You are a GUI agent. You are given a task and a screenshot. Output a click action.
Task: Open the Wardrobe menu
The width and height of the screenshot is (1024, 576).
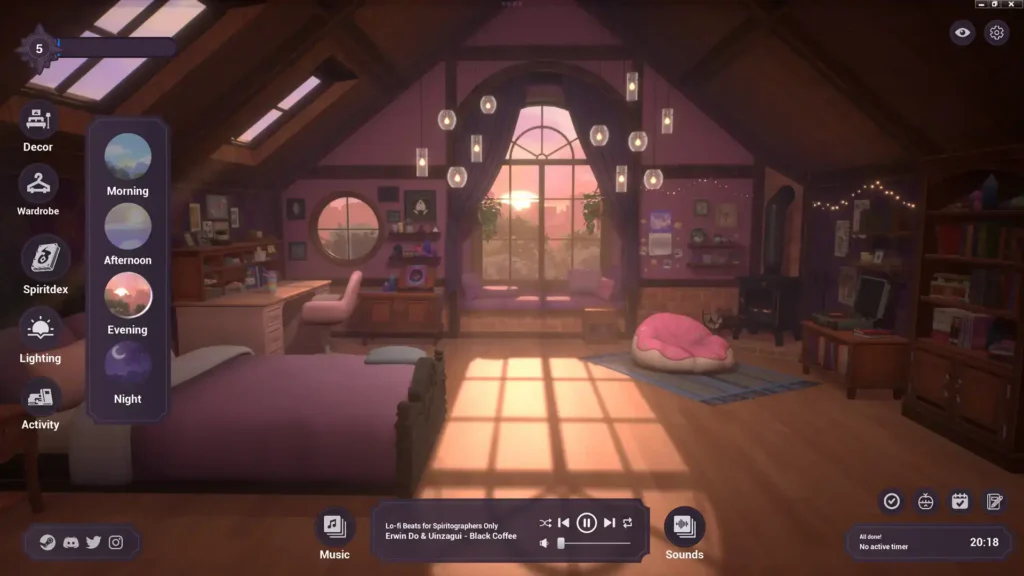pos(38,185)
